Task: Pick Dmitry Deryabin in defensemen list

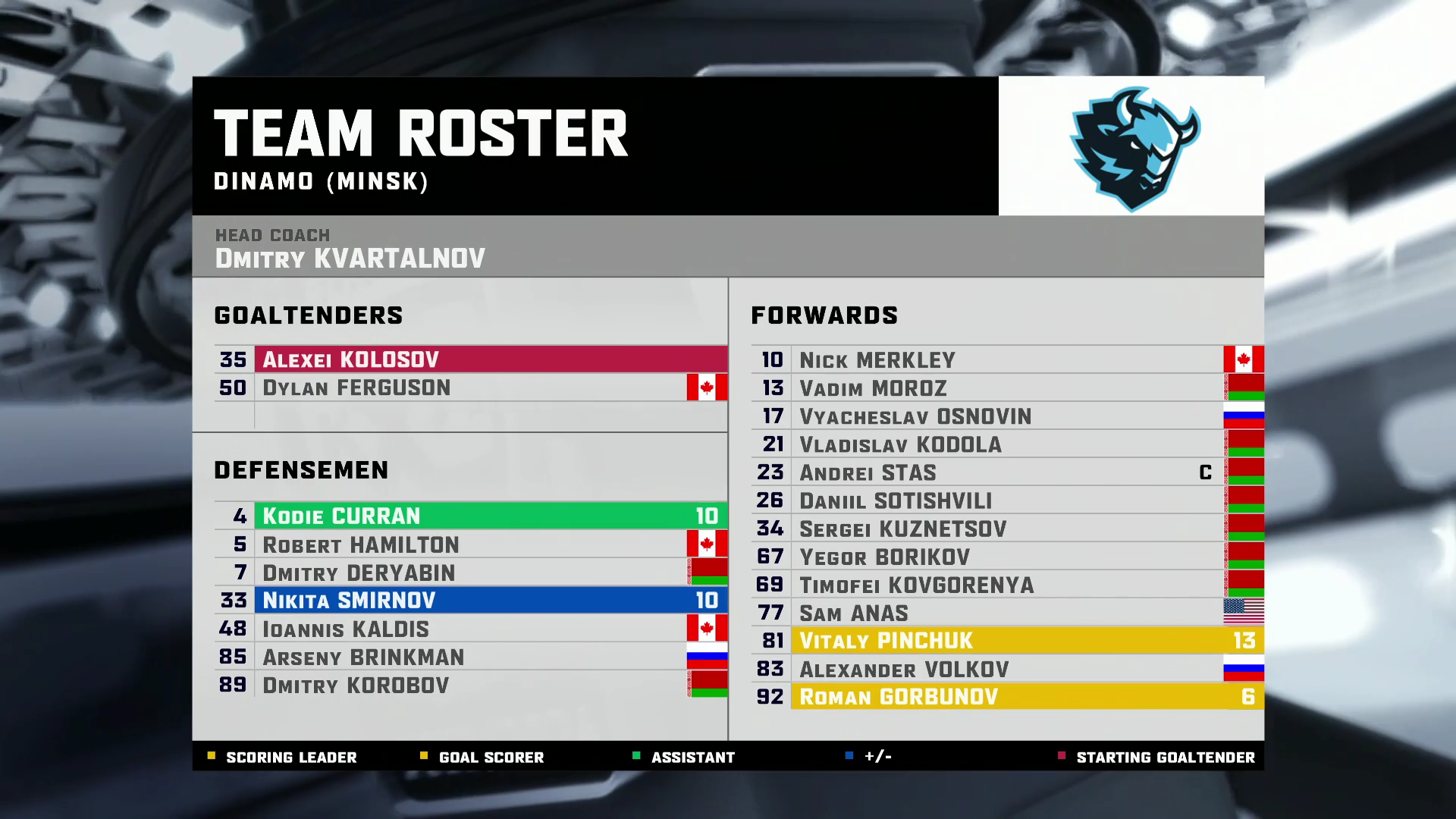Action: point(470,573)
